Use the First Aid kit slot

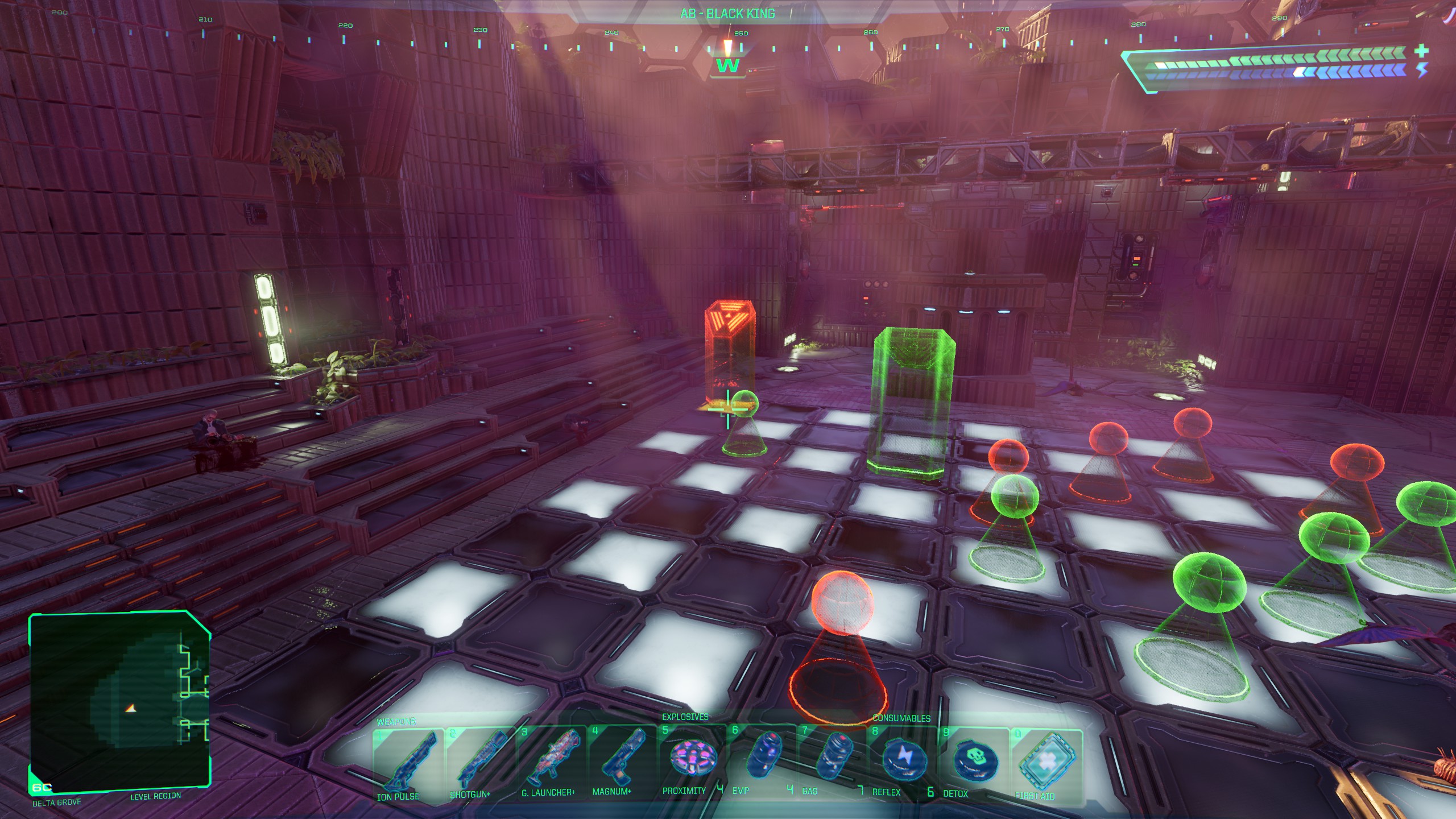(1046, 762)
